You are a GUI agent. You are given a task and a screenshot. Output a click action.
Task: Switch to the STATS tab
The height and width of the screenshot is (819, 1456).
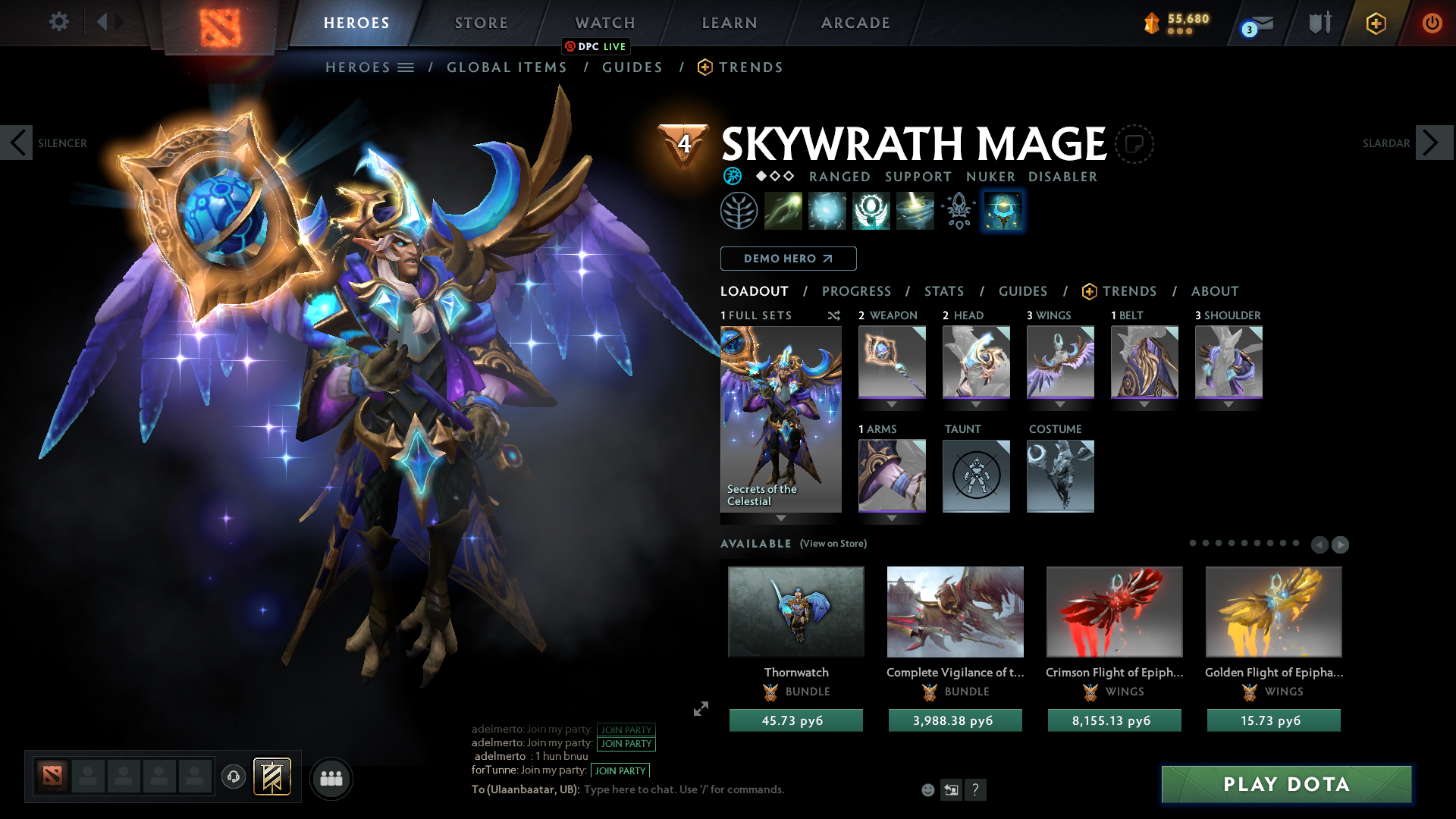[943, 291]
